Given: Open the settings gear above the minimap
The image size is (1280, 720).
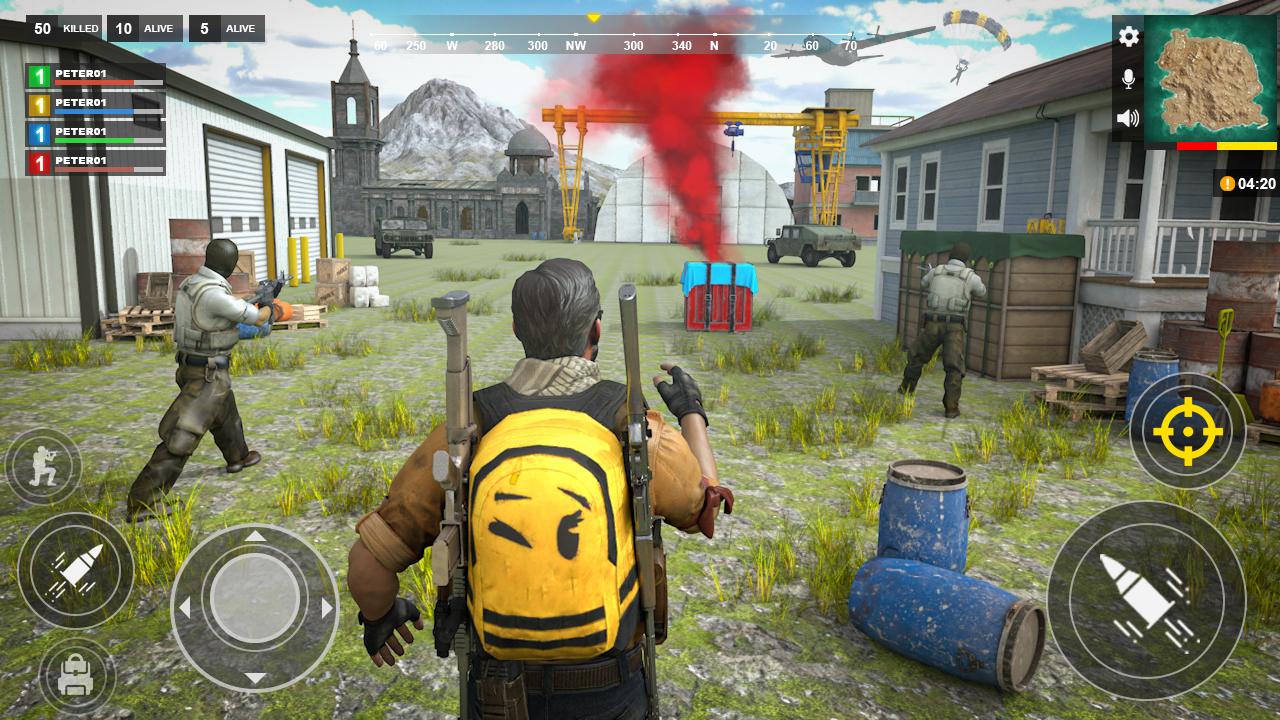Looking at the screenshot, I should tap(1128, 37).
